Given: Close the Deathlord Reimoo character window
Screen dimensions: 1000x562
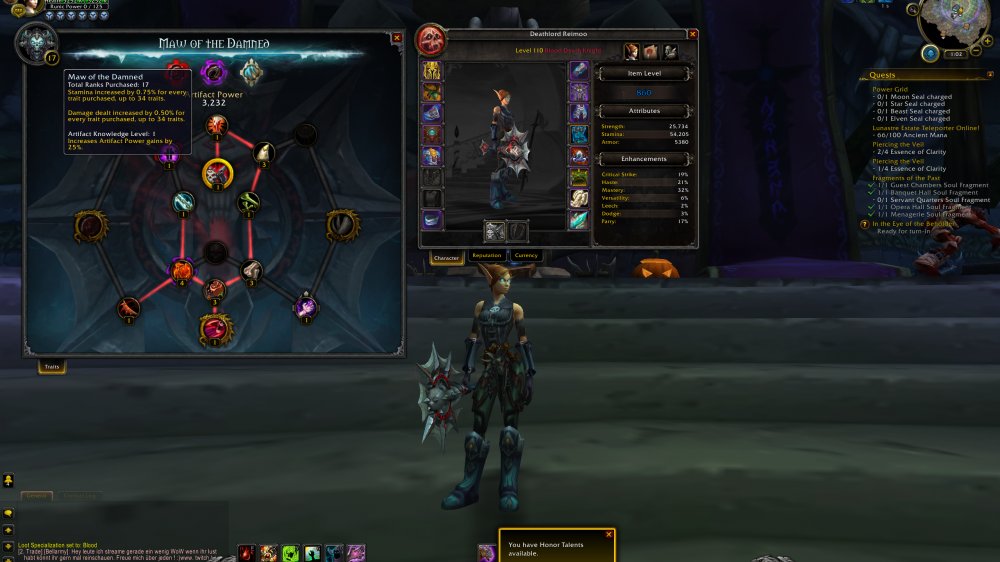Looking at the screenshot, I should pos(693,34).
